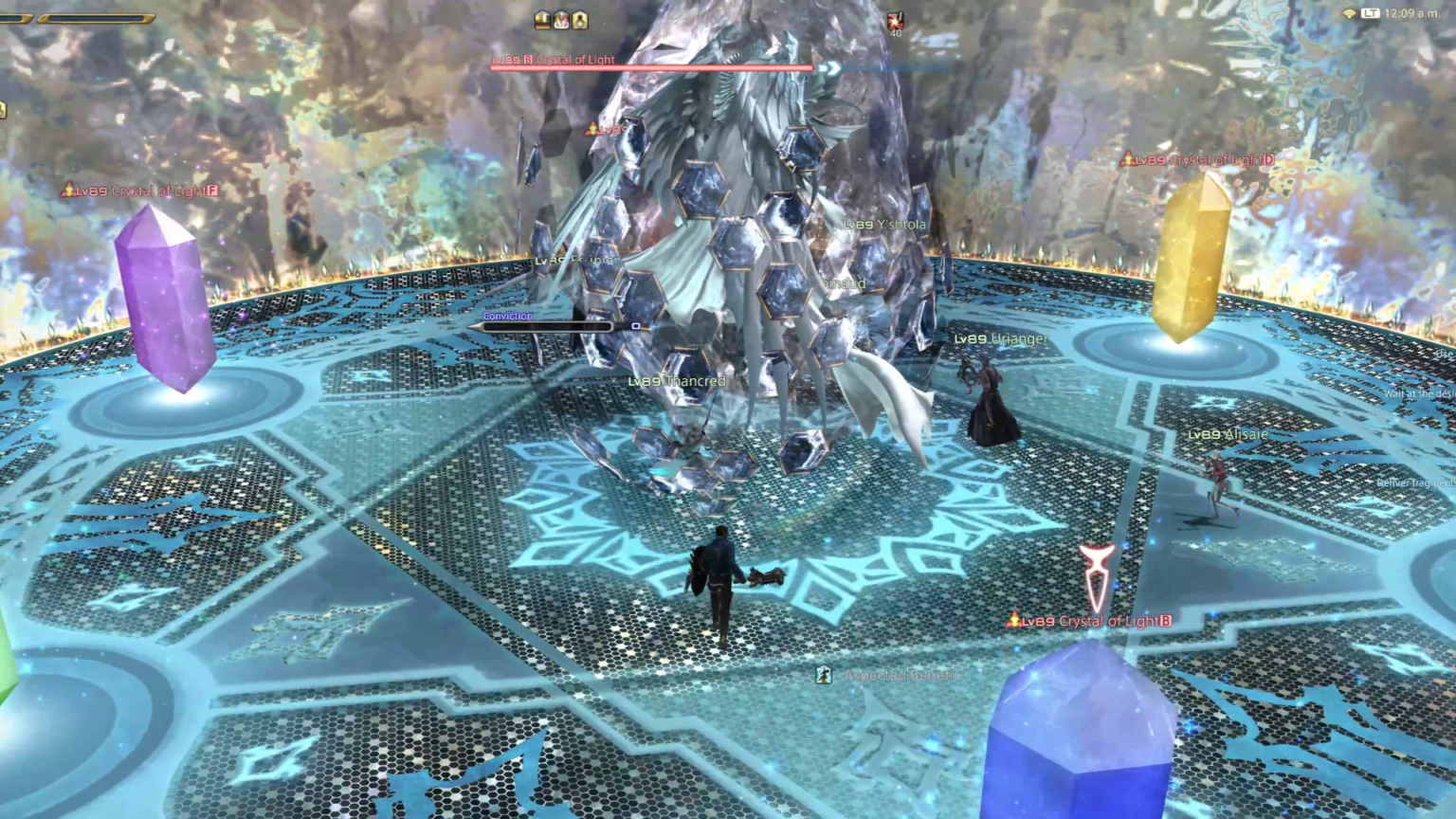Image resolution: width=1456 pixels, height=819 pixels.
Task: Click the Vulnerability debuff icon showing 40 stacks
Action: [895, 23]
